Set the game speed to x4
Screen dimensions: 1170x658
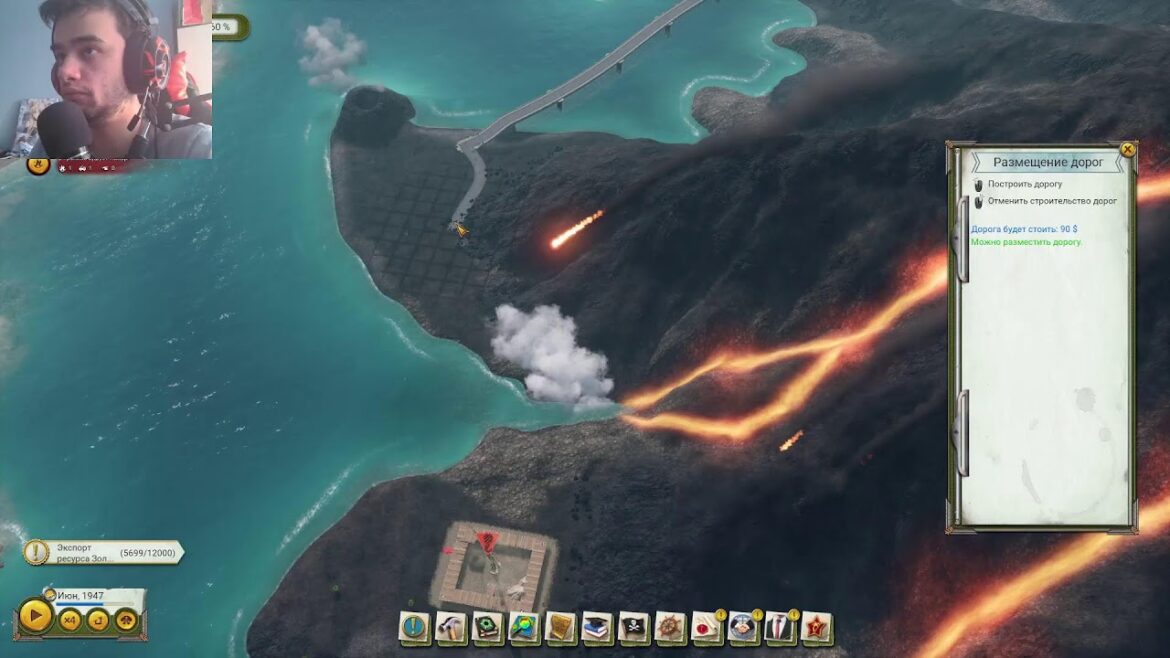click(x=70, y=620)
